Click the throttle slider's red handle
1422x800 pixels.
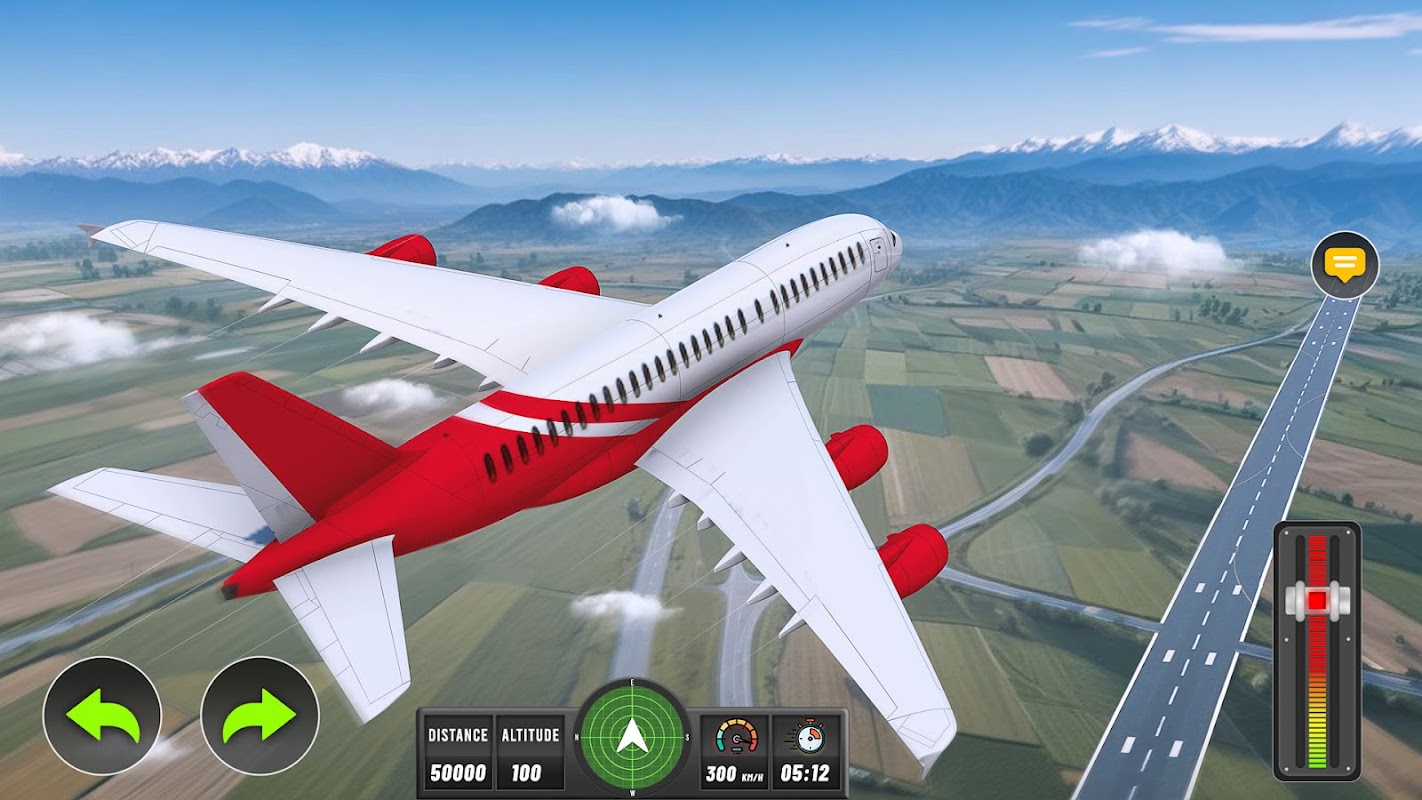(1317, 599)
